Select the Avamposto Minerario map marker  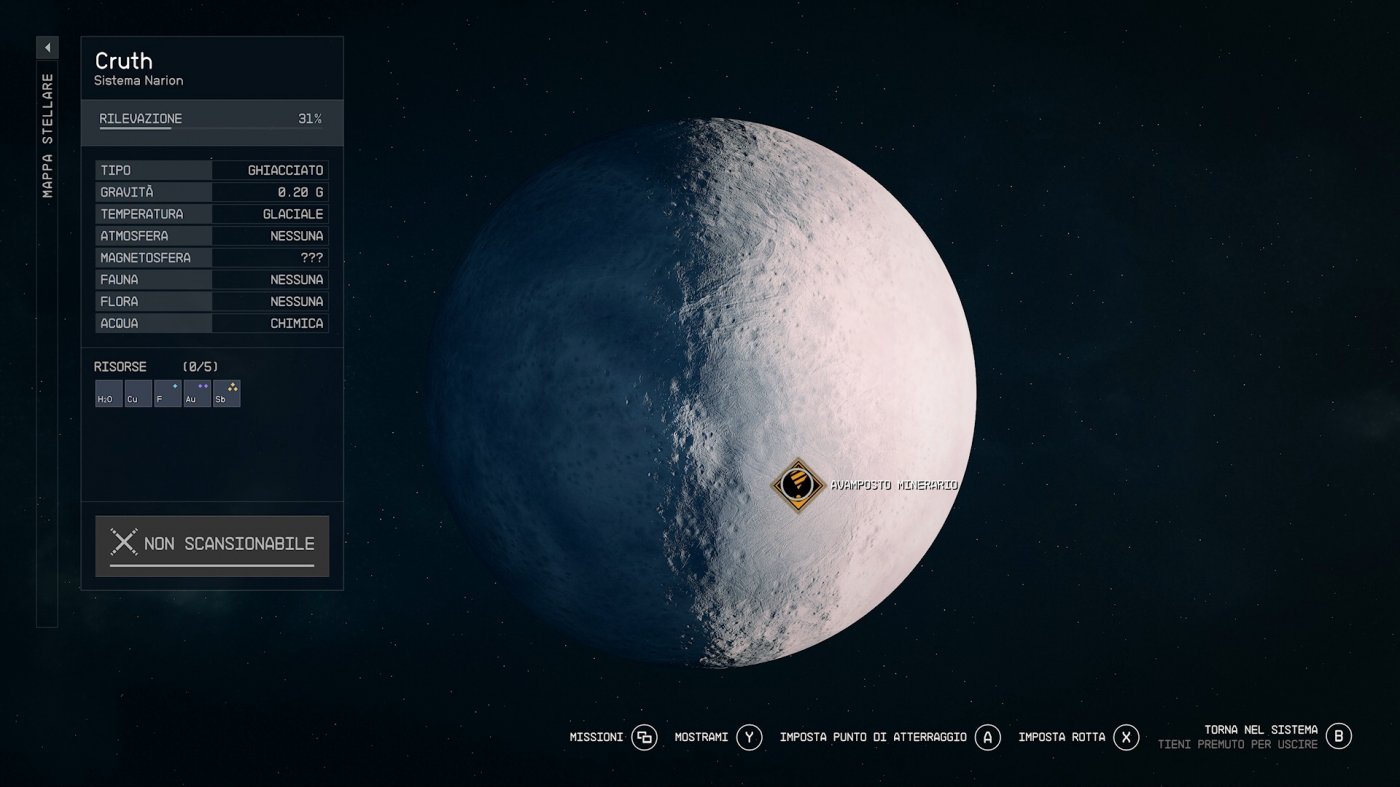pyautogui.click(x=797, y=485)
